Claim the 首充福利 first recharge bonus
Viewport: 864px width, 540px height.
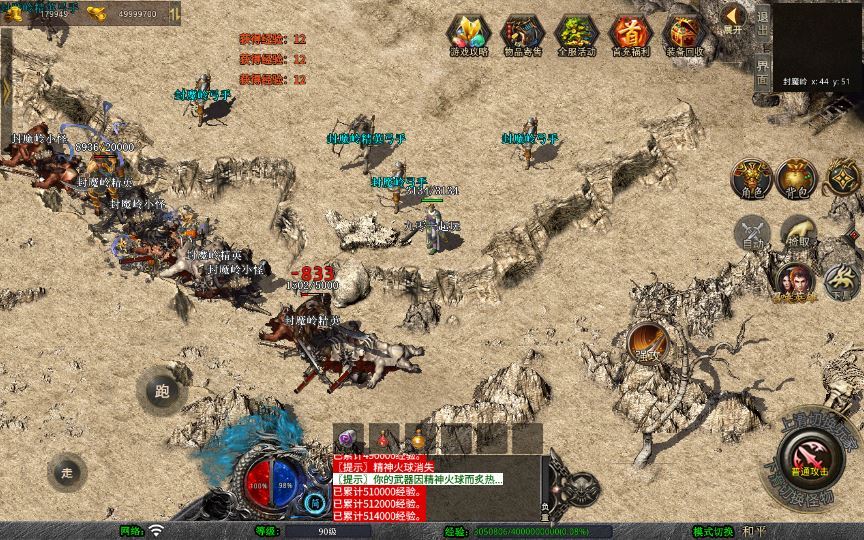[630, 35]
